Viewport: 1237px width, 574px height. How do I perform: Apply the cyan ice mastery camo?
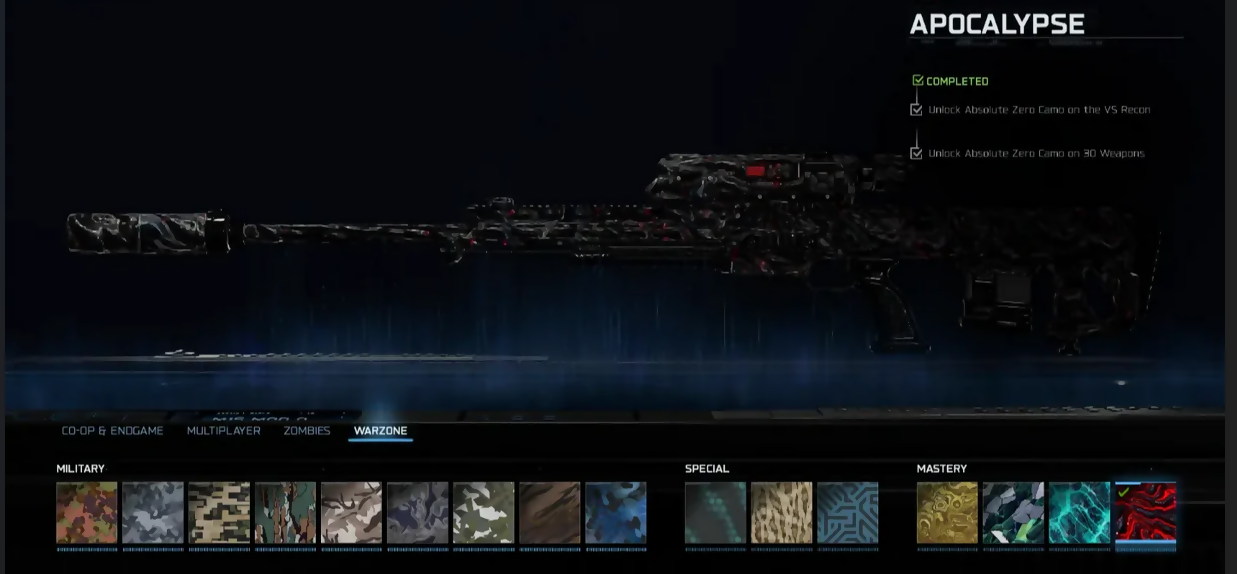coord(1079,513)
